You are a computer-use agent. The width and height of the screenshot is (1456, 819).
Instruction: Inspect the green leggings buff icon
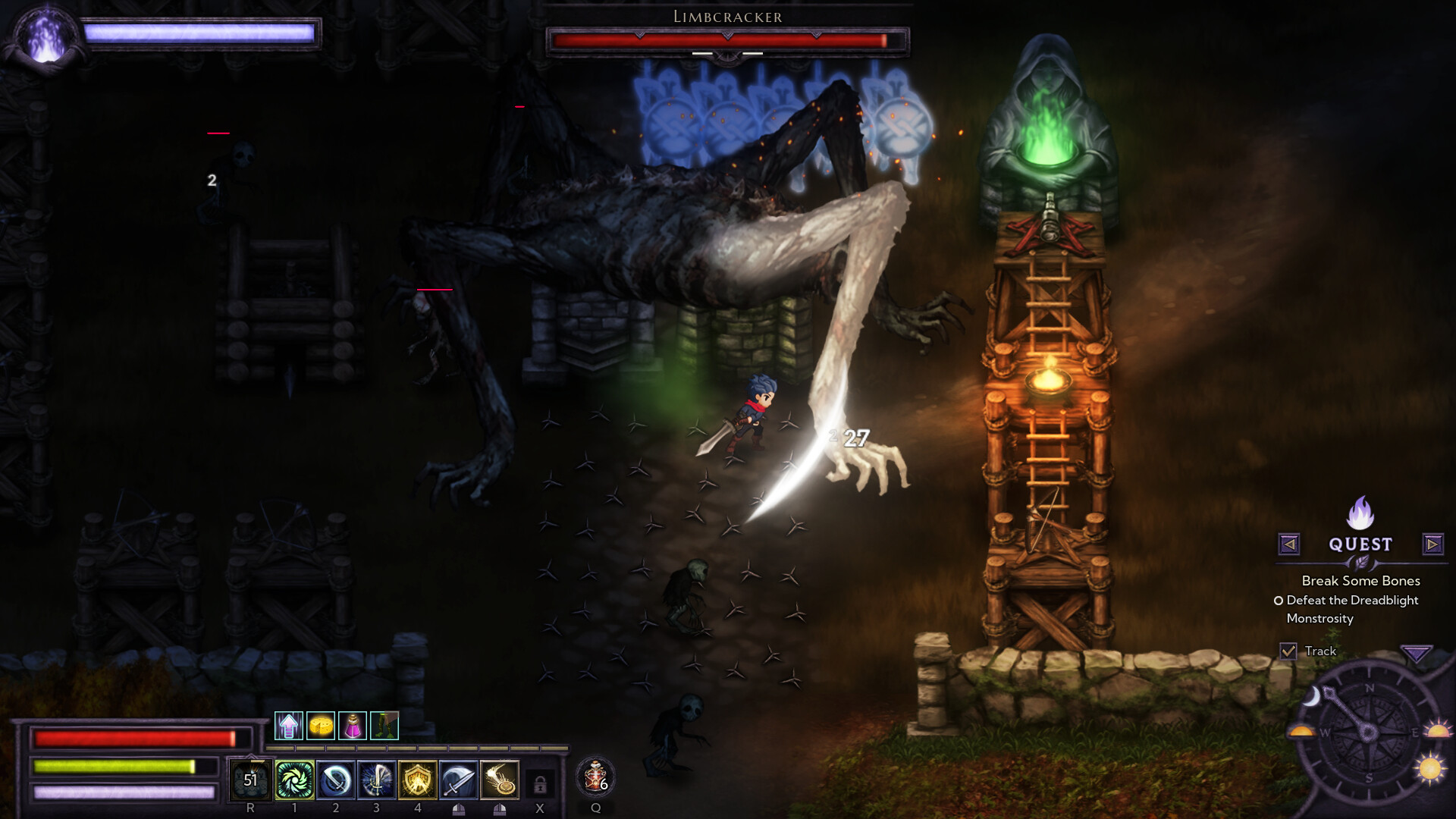pos(384,726)
